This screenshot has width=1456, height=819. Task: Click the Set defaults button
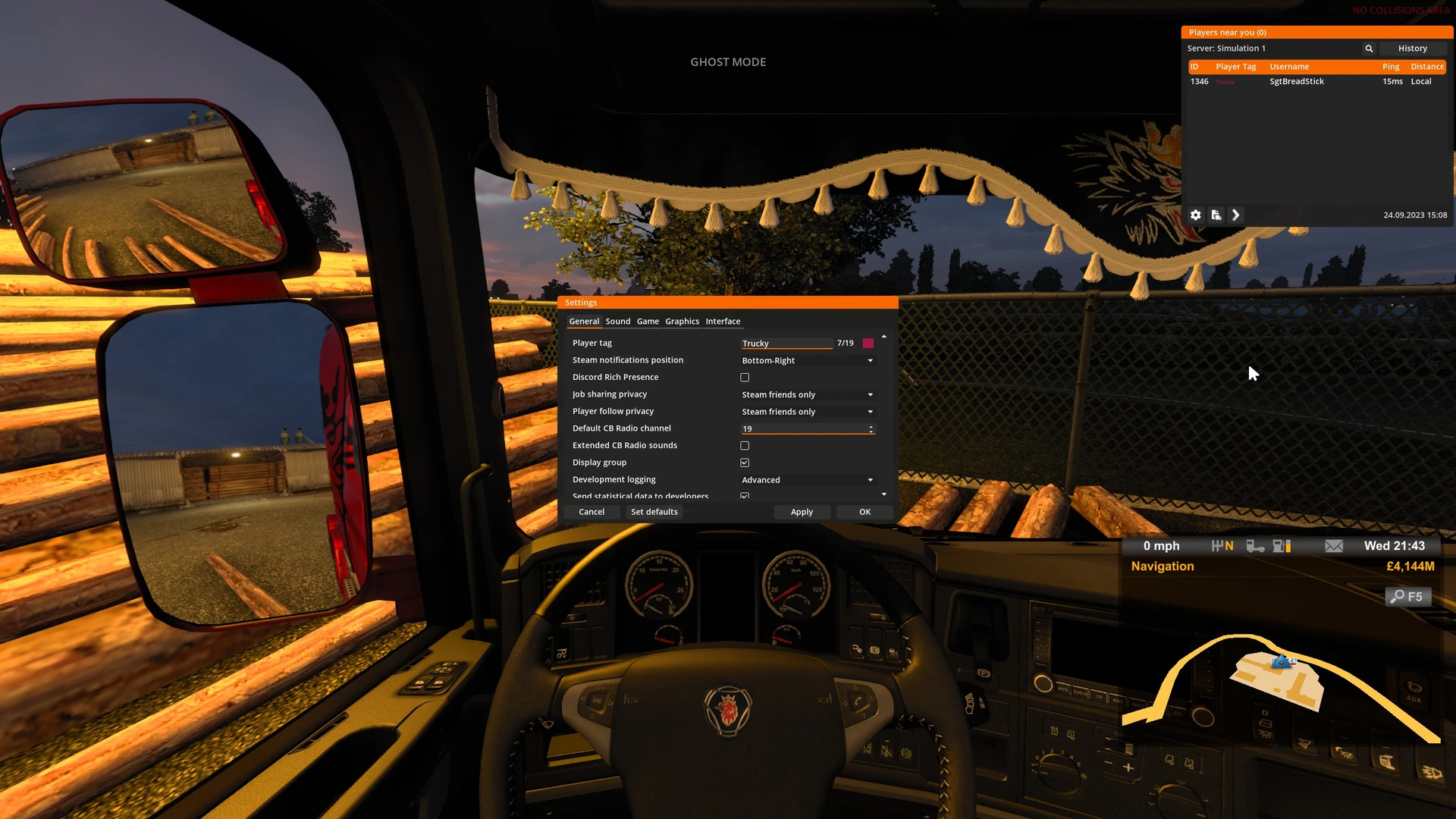point(654,513)
